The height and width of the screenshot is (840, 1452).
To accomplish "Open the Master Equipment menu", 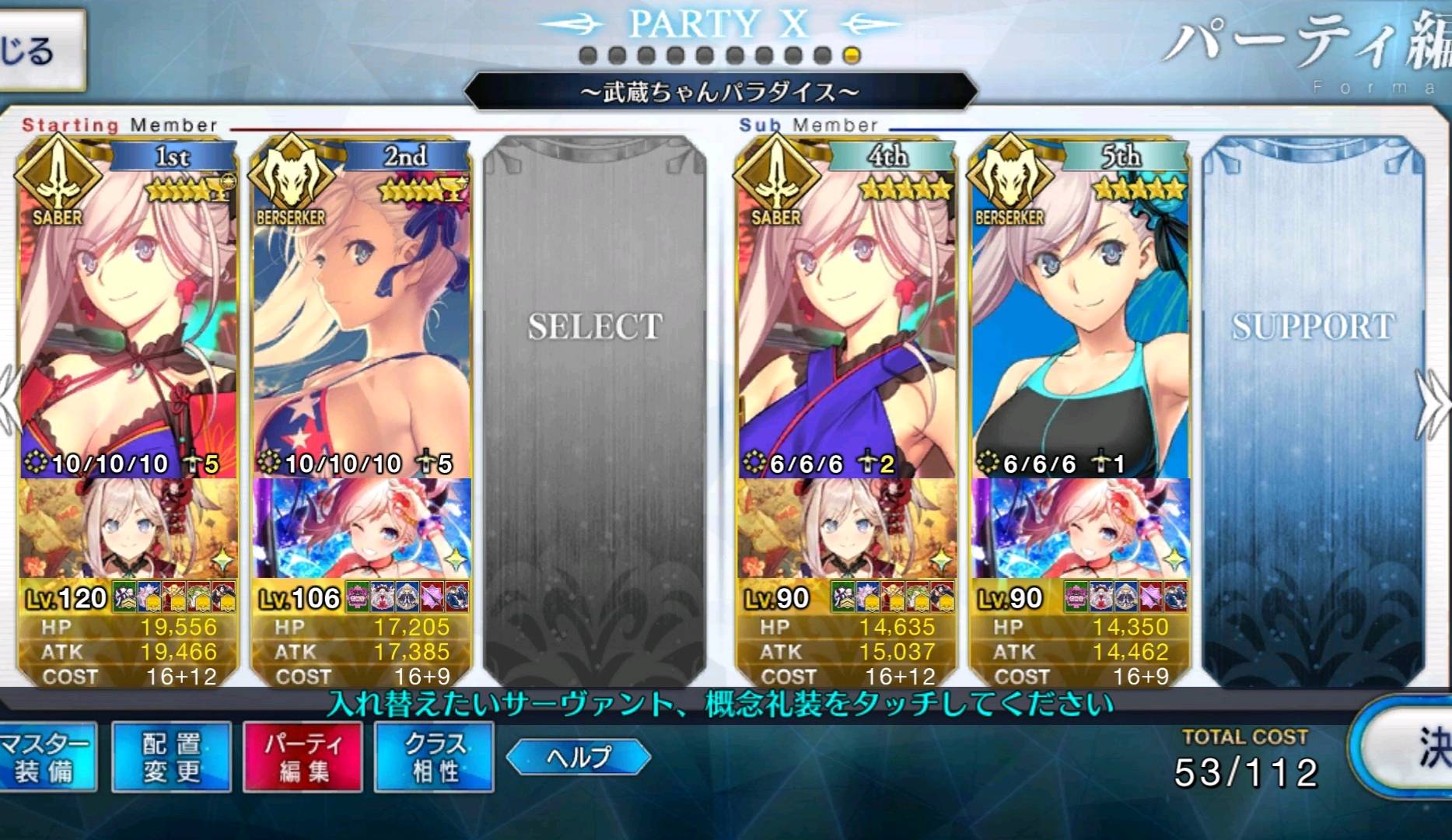I will click(x=47, y=758).
